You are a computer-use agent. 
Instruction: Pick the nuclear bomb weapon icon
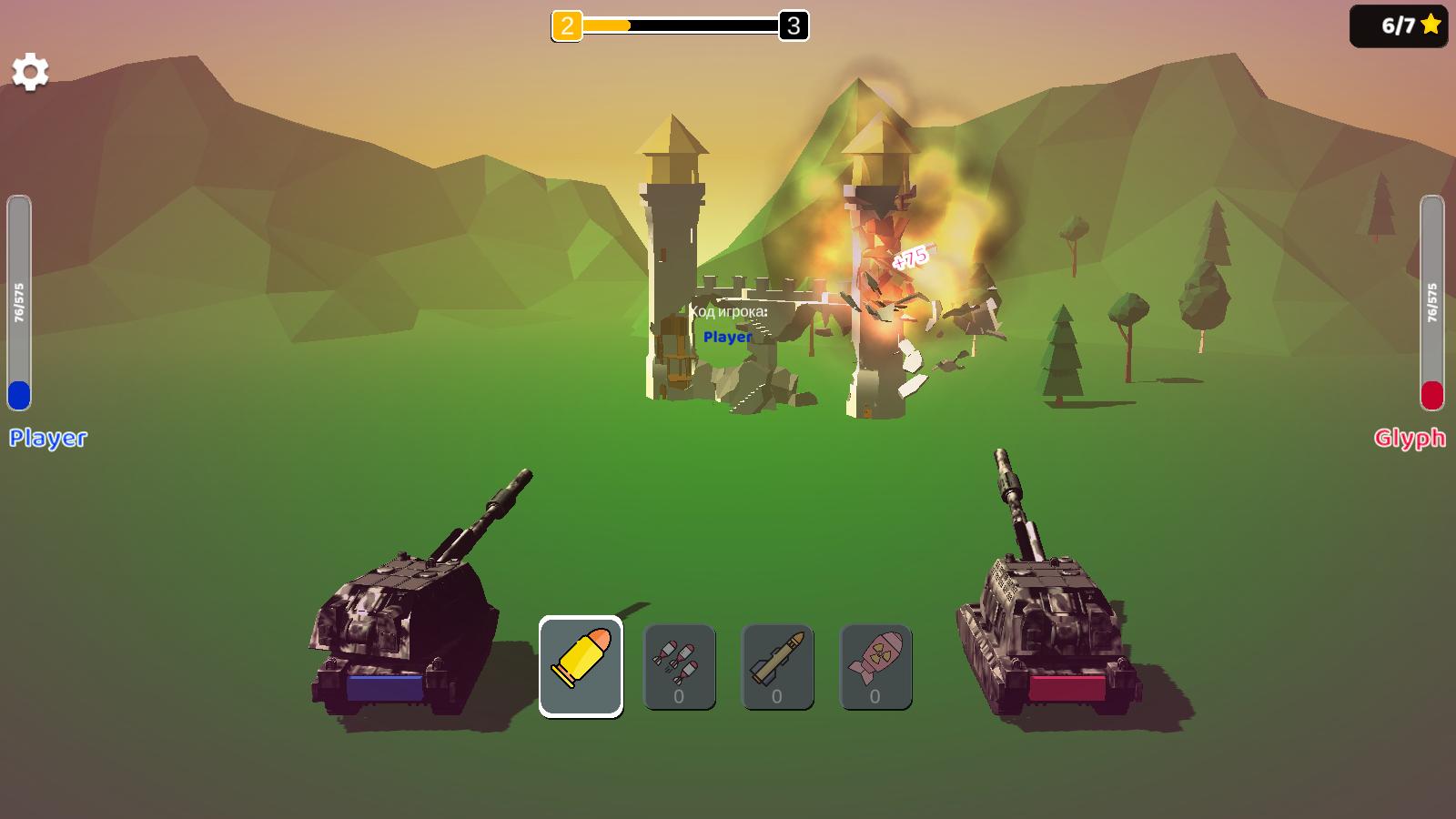coord(876,660)
